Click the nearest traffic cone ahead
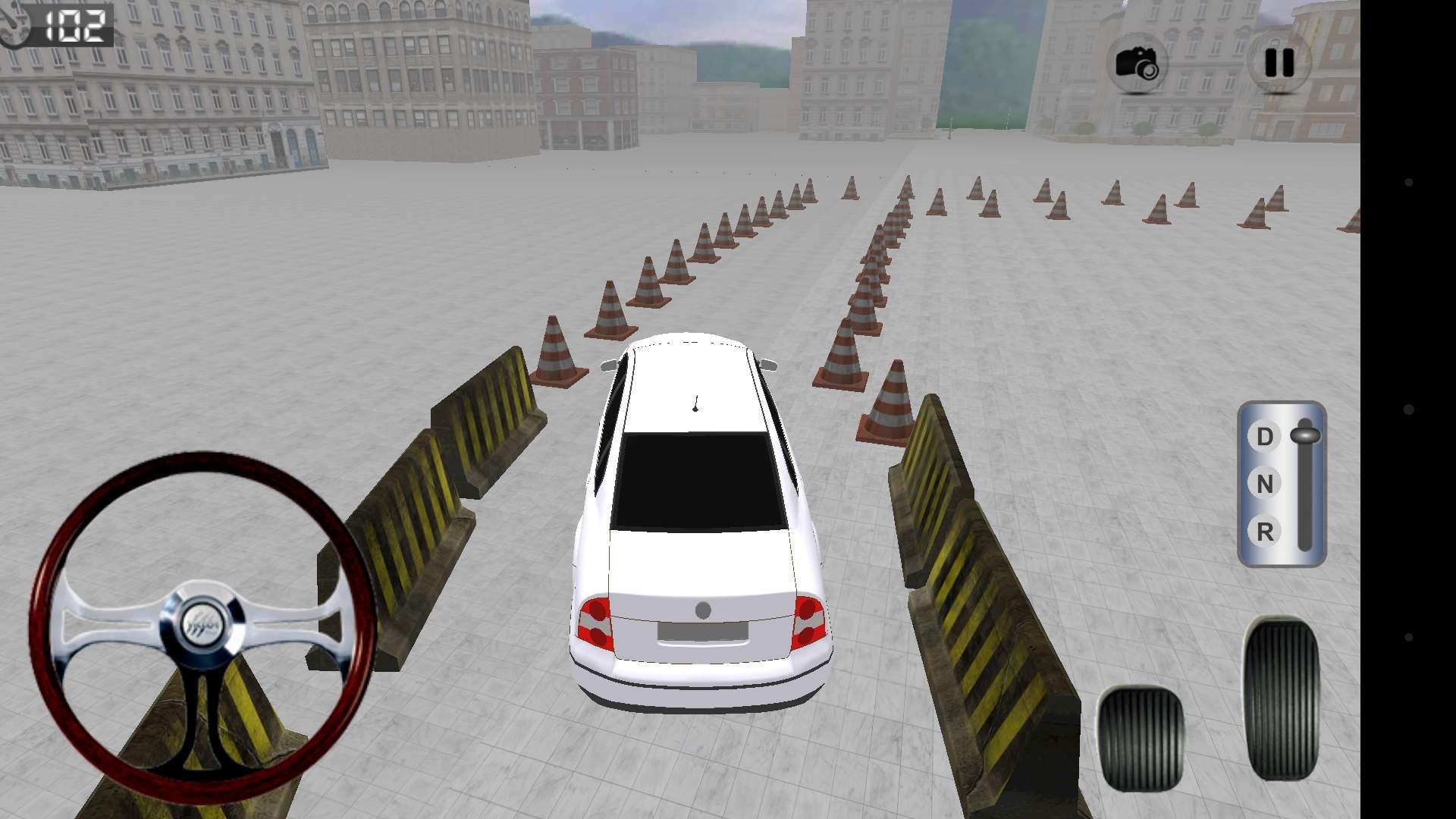The image size is (1456, 819). tap(559, 353)
